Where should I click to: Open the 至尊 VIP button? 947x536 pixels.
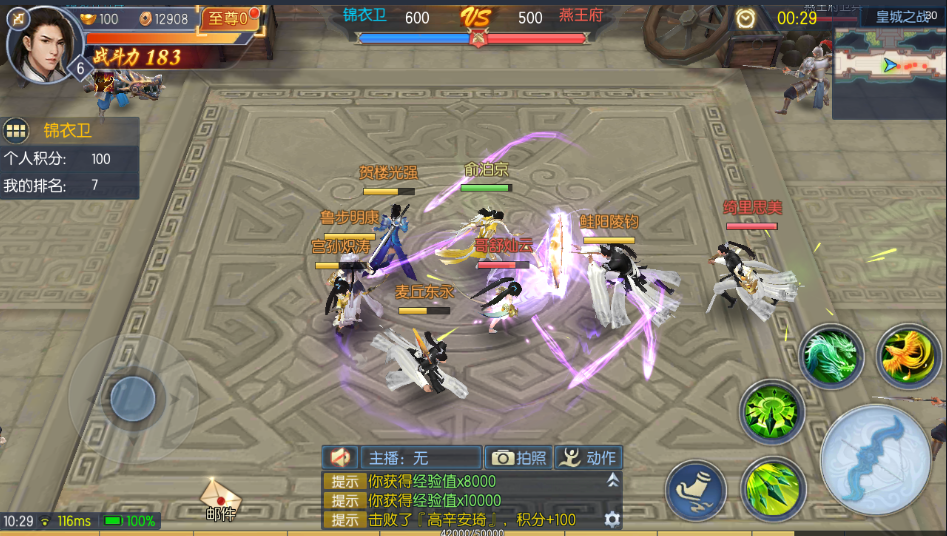(228, 18)
